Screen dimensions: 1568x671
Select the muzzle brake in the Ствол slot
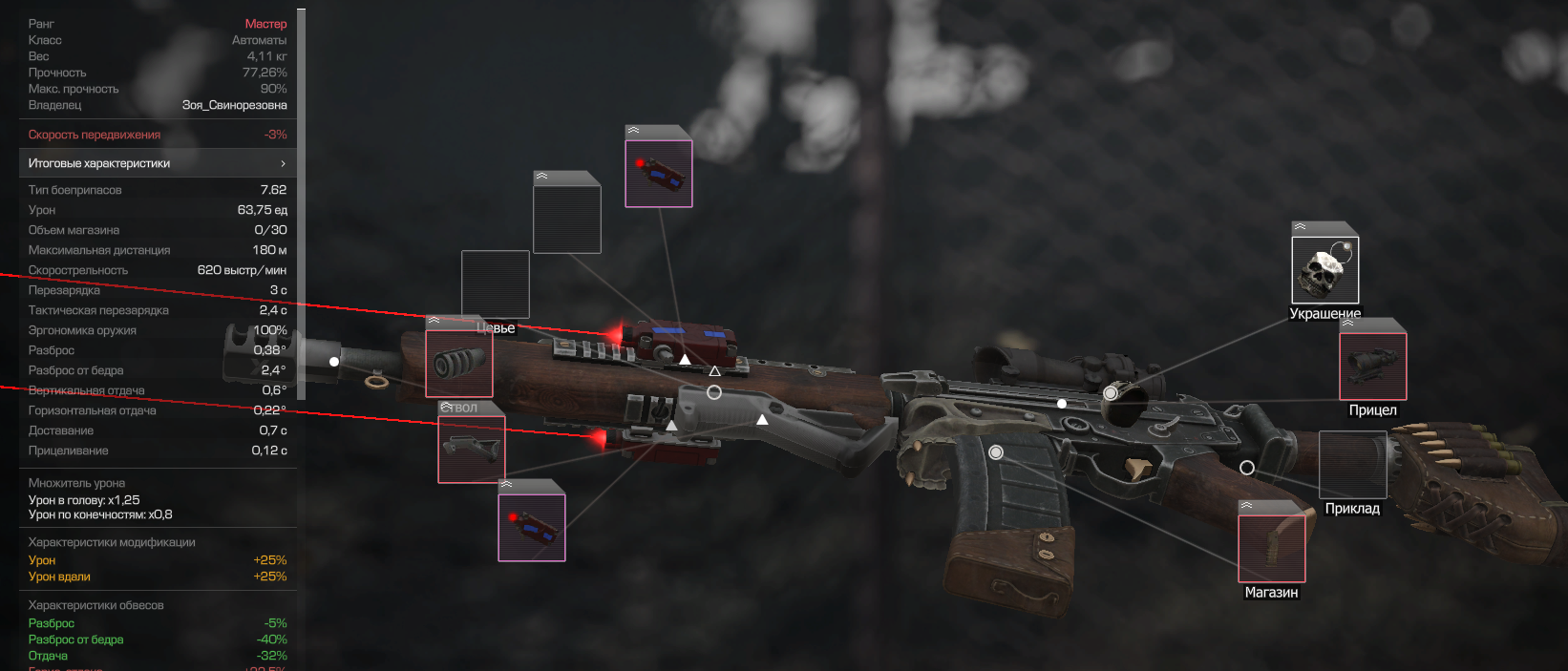tap(459, 363)
